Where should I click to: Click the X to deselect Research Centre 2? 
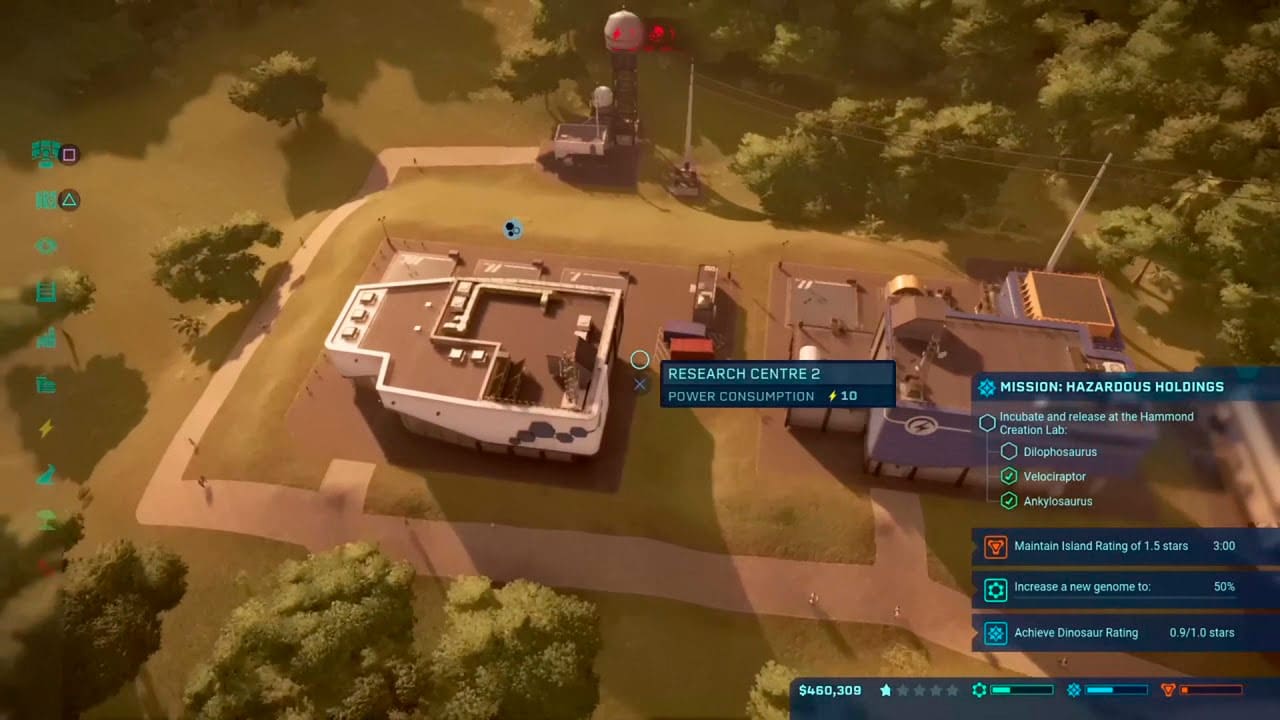tap(640, 384)
